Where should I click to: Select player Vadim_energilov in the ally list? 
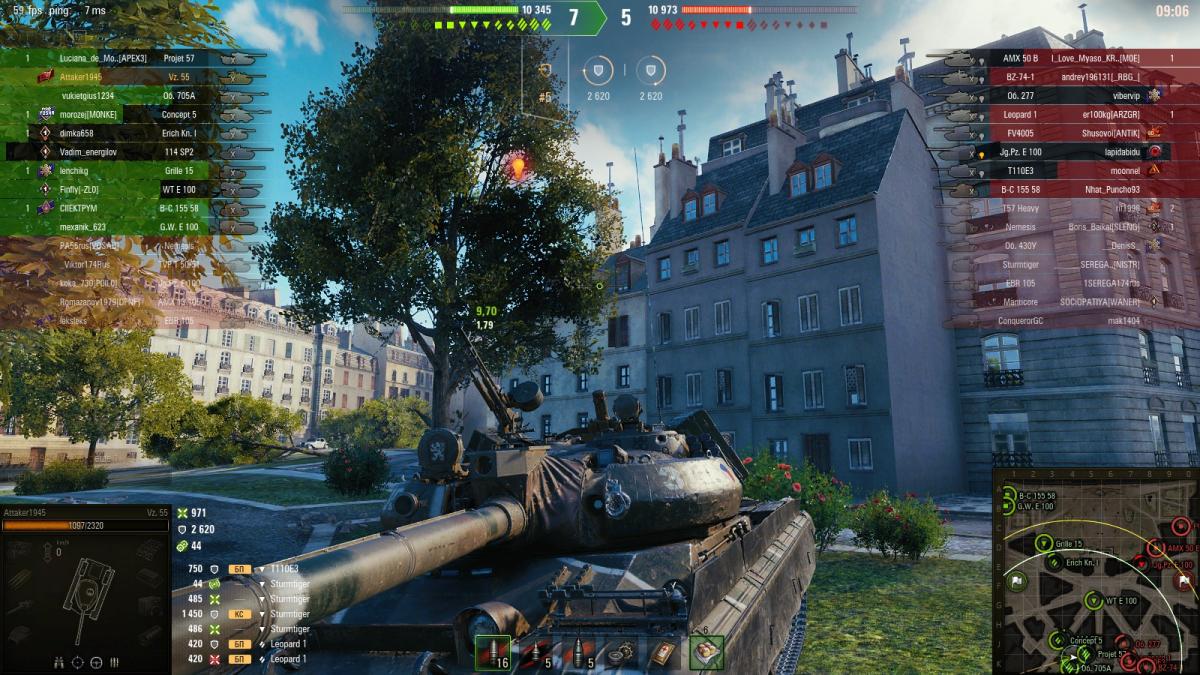click(x=90, y=152)
